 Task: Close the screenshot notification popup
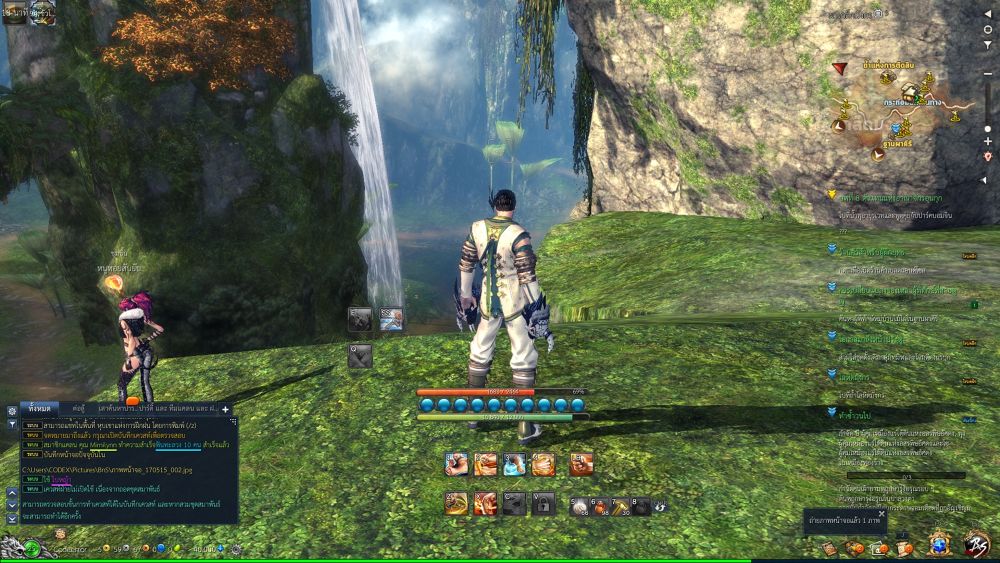[x=880, y=514]
